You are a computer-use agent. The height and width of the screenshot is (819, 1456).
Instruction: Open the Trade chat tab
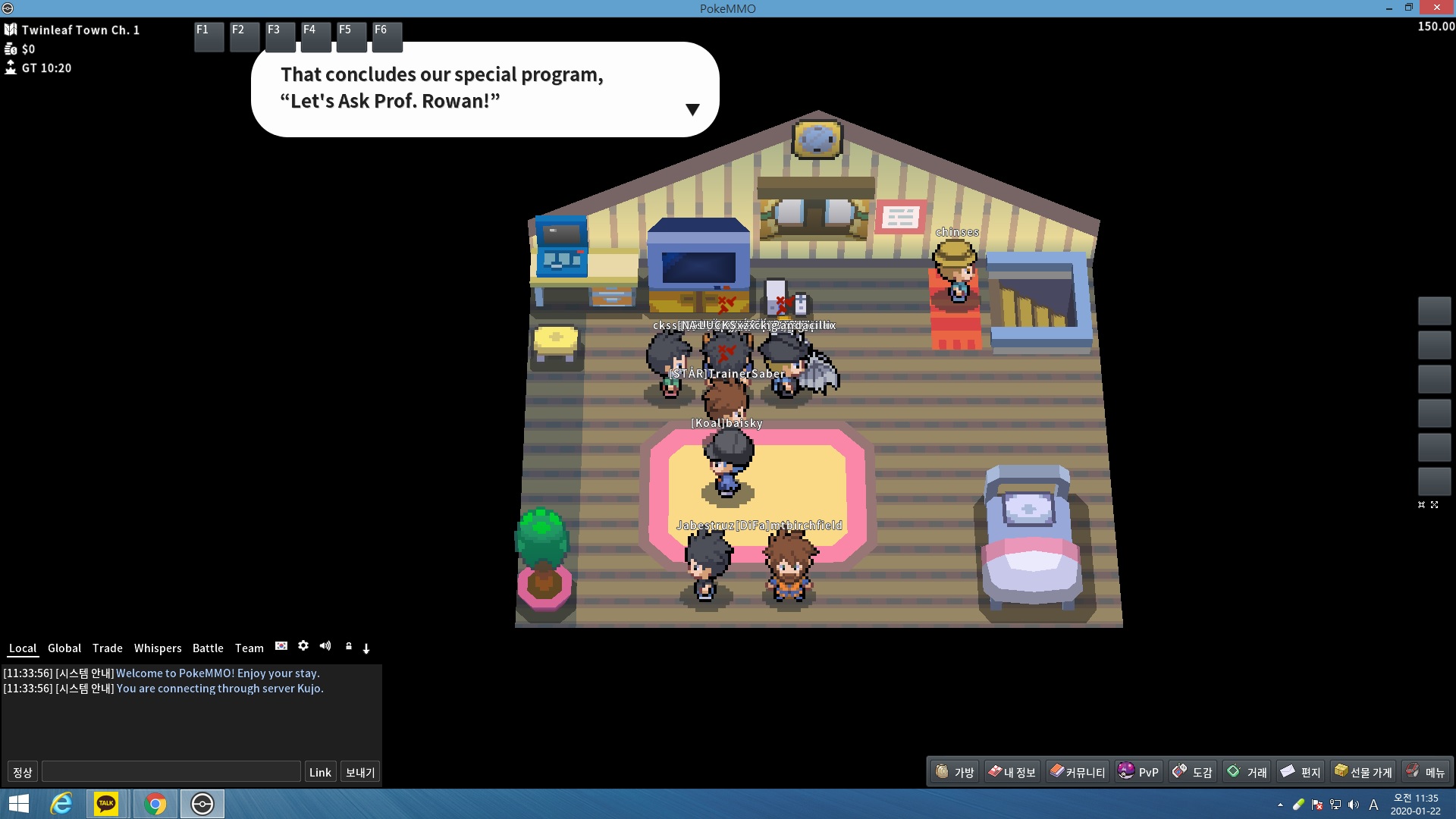(x=107, y=648)
